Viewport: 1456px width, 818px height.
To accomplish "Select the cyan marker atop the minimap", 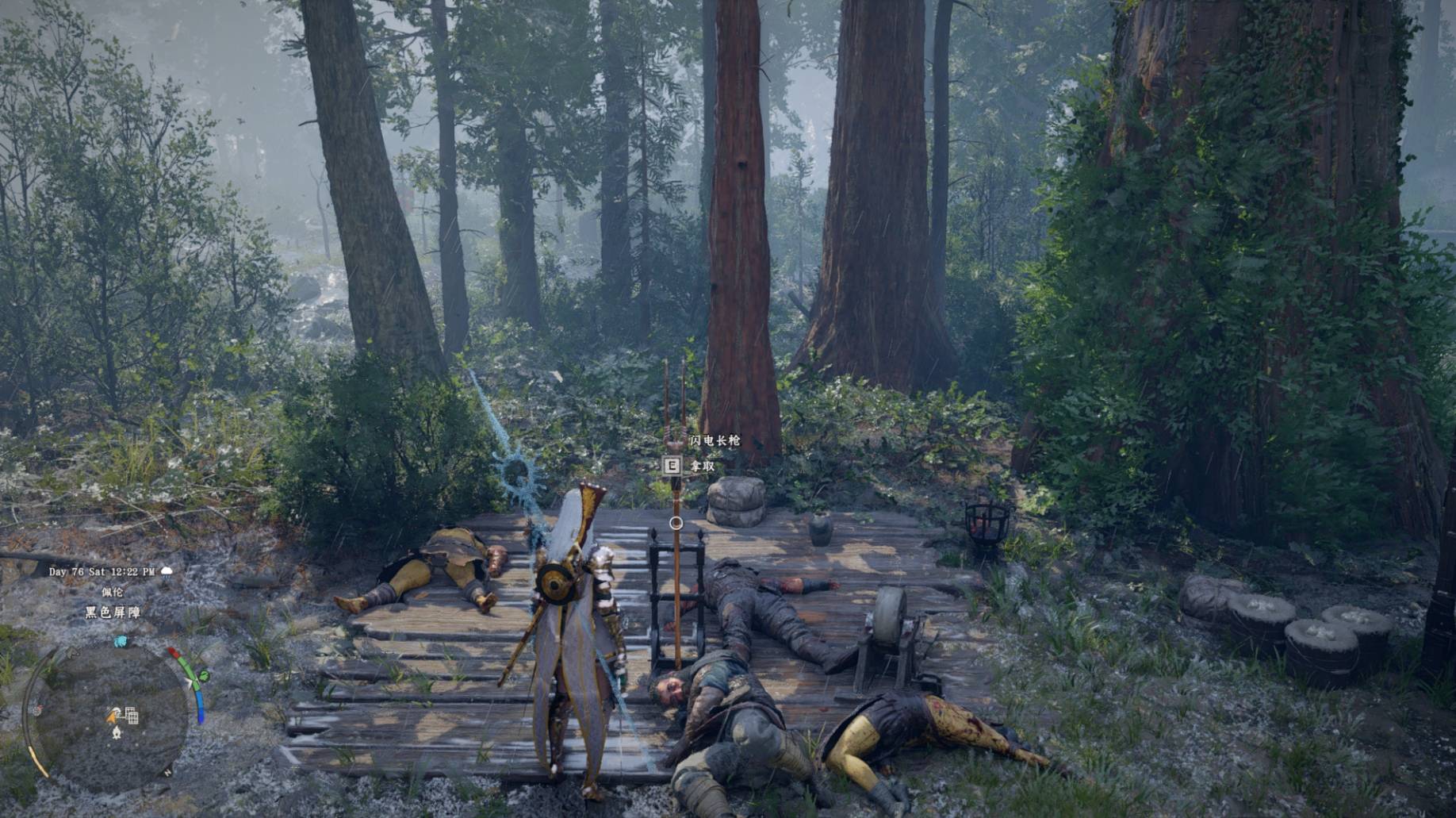I will click(x=121, y=641).
